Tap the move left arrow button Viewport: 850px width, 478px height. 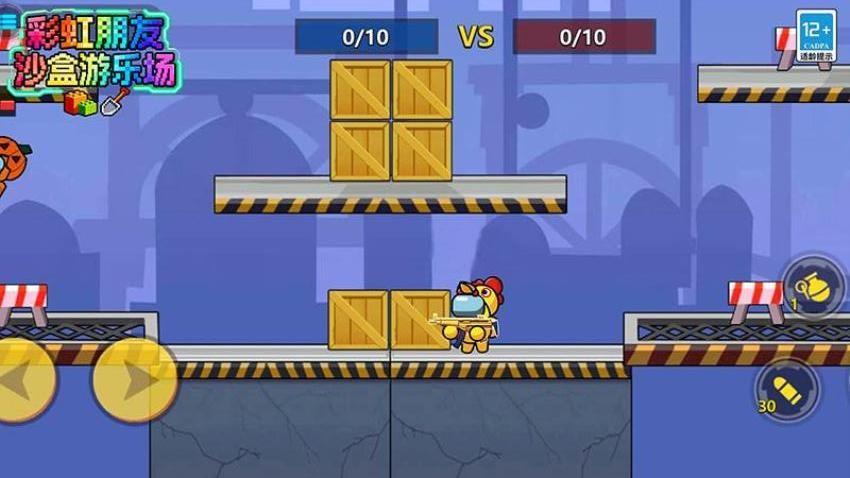click(20, 380)
